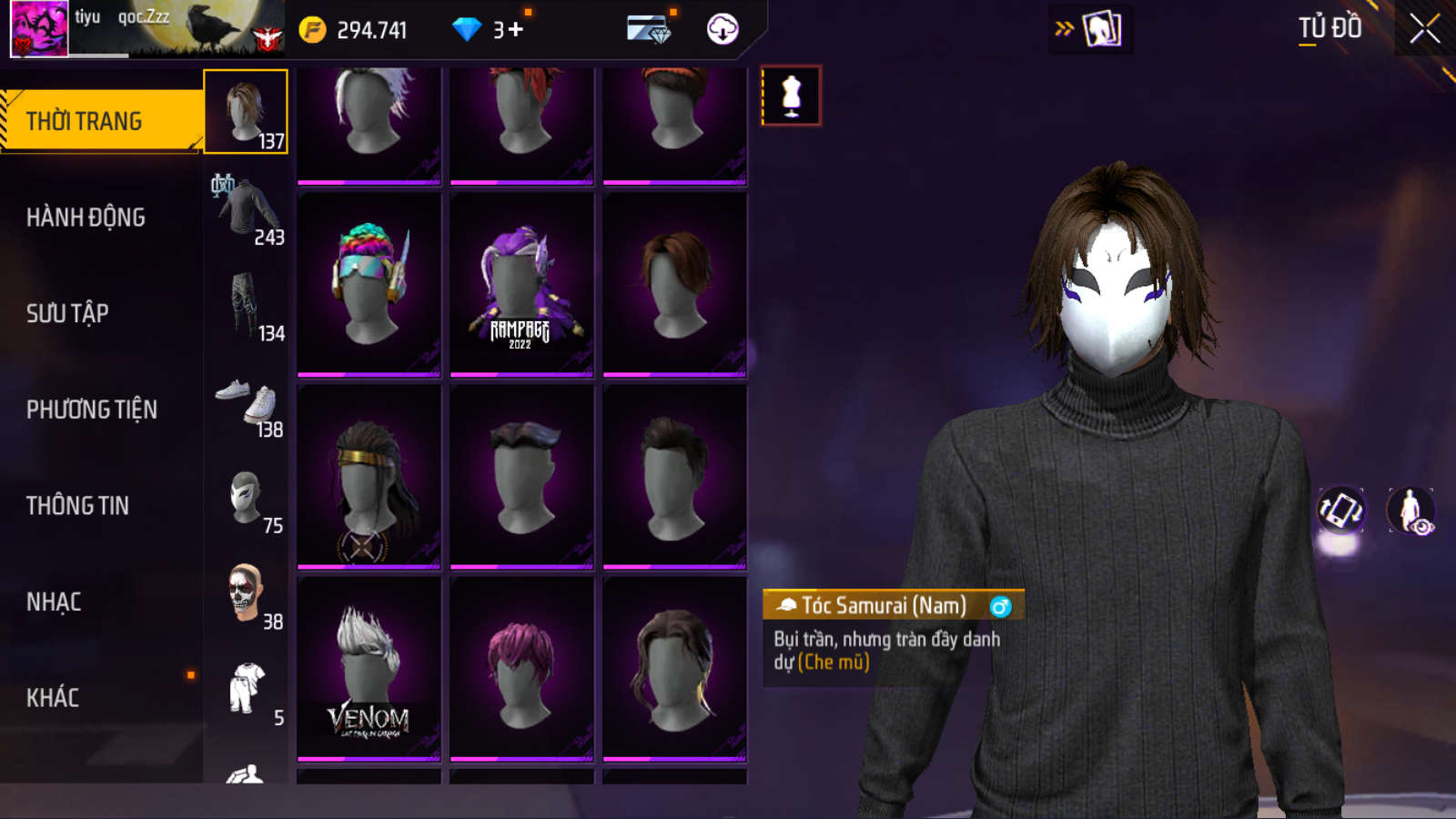Add diamonds with the plus button
Screen dimensions: 1456x819
tap(515, 30)
